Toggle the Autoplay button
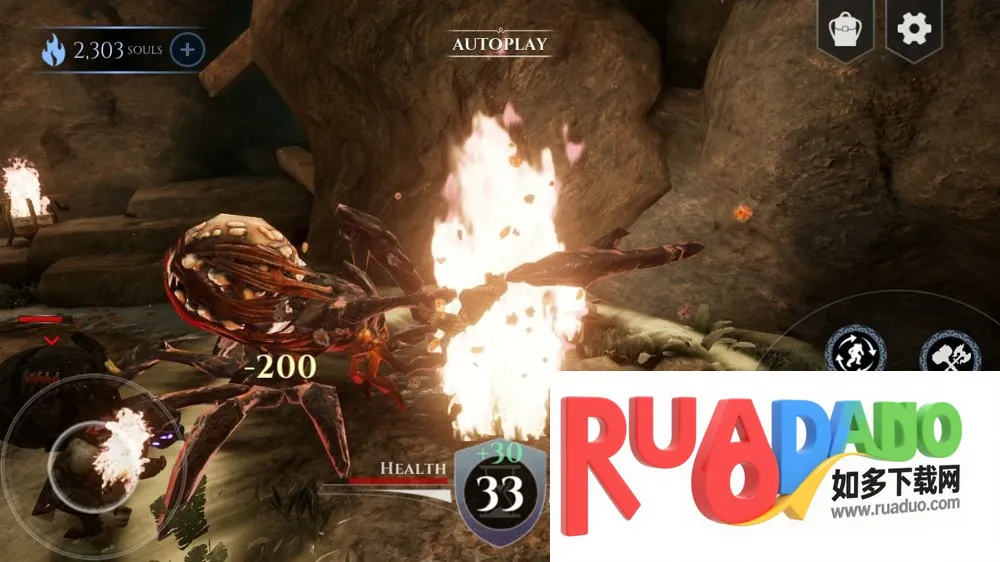 500,44
